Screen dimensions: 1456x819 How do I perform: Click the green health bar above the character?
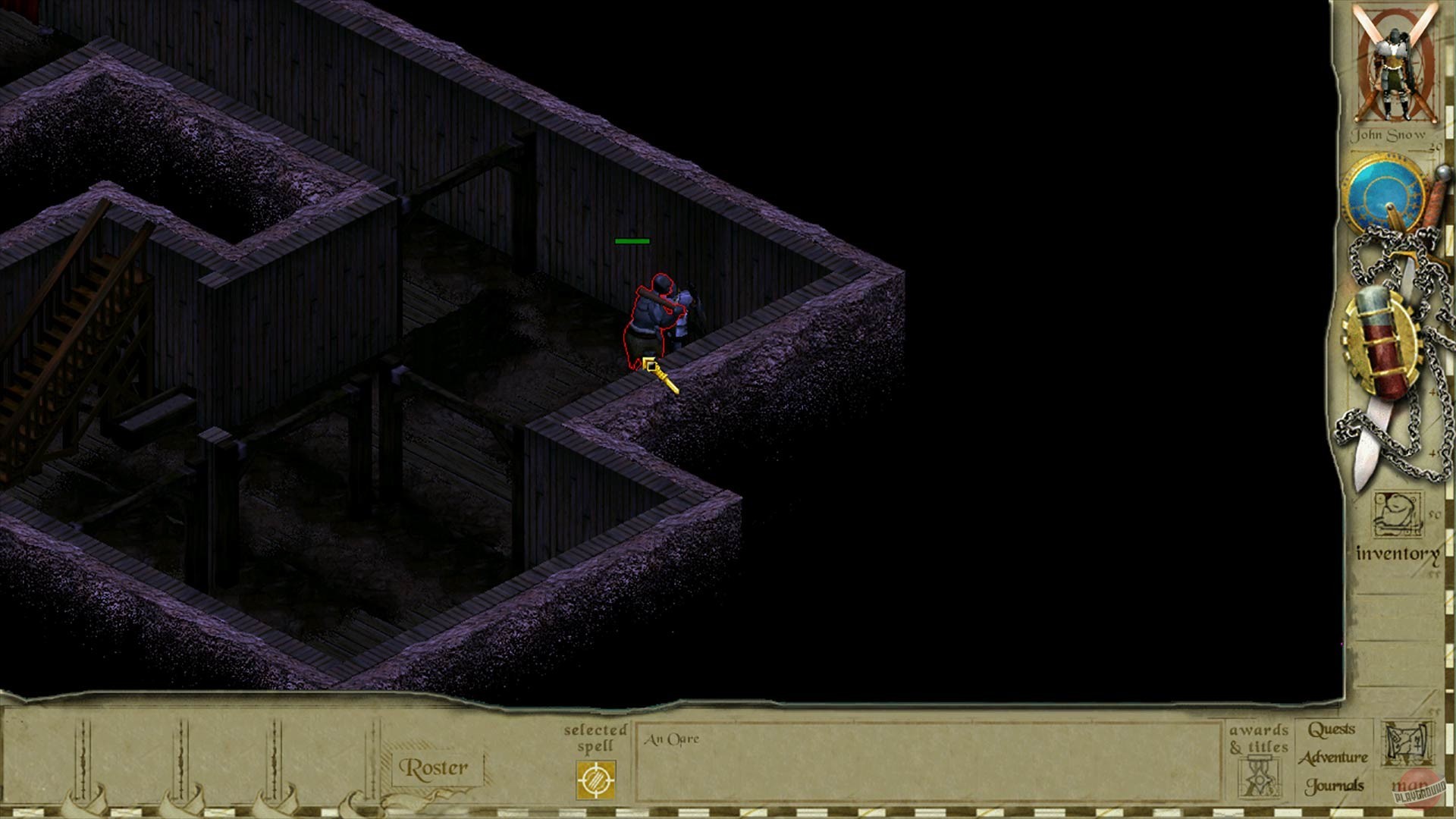coord(632,240)
